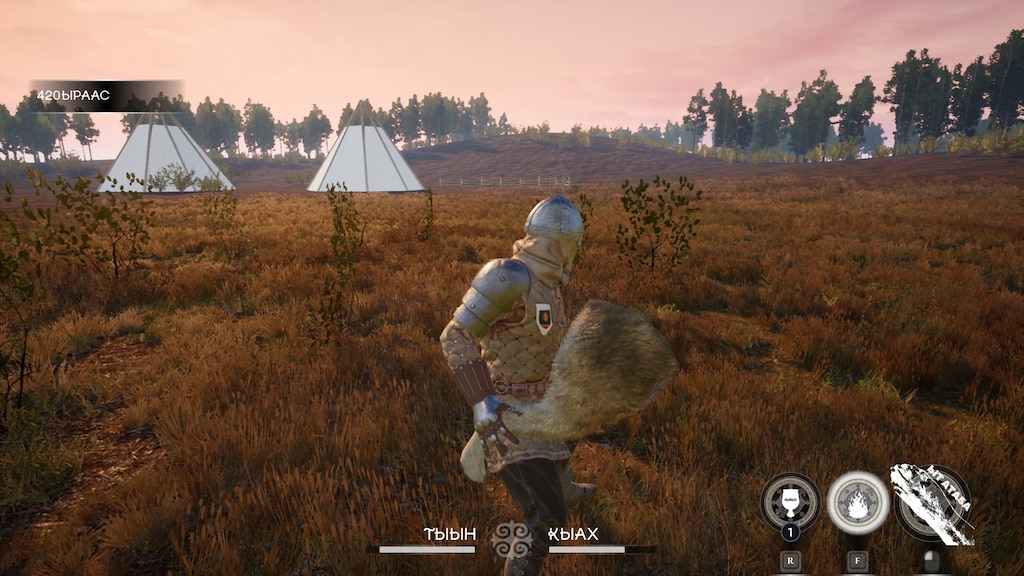The image size is (1024, 576).
Task: Click the sword weapon attack icon
Action: (931, 503)
